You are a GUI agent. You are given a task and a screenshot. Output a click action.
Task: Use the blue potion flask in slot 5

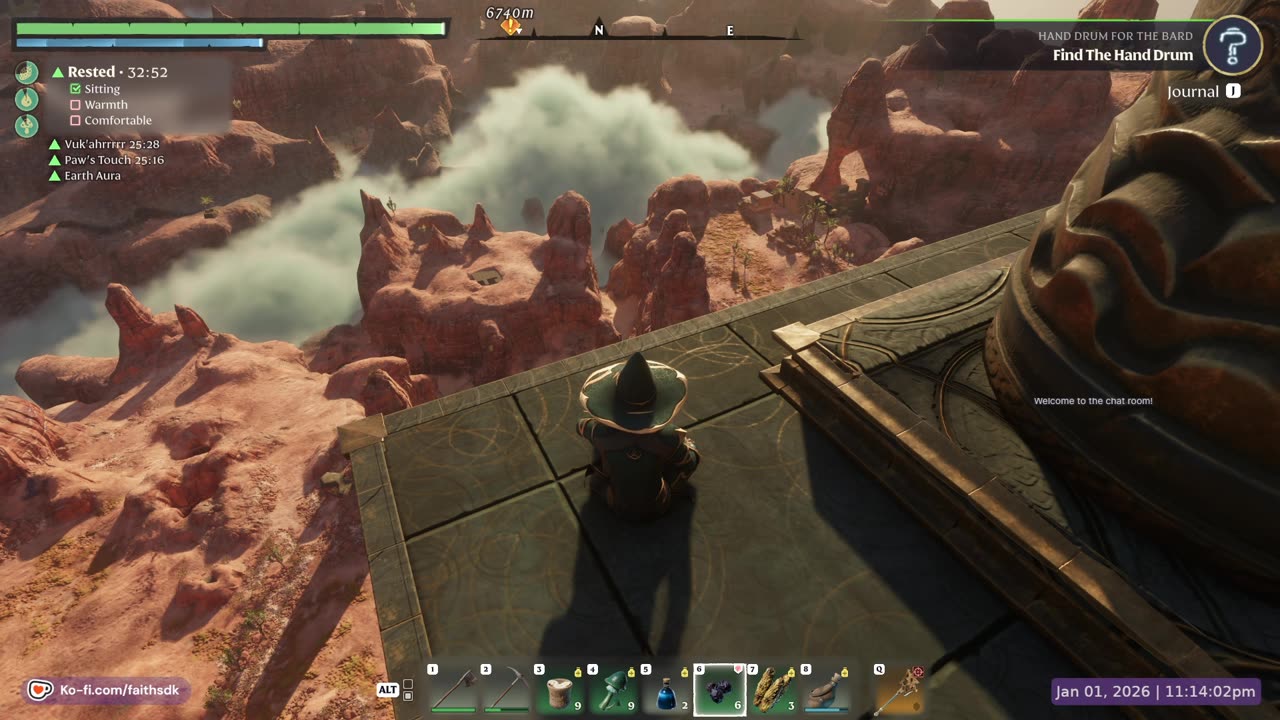point(666,690)
